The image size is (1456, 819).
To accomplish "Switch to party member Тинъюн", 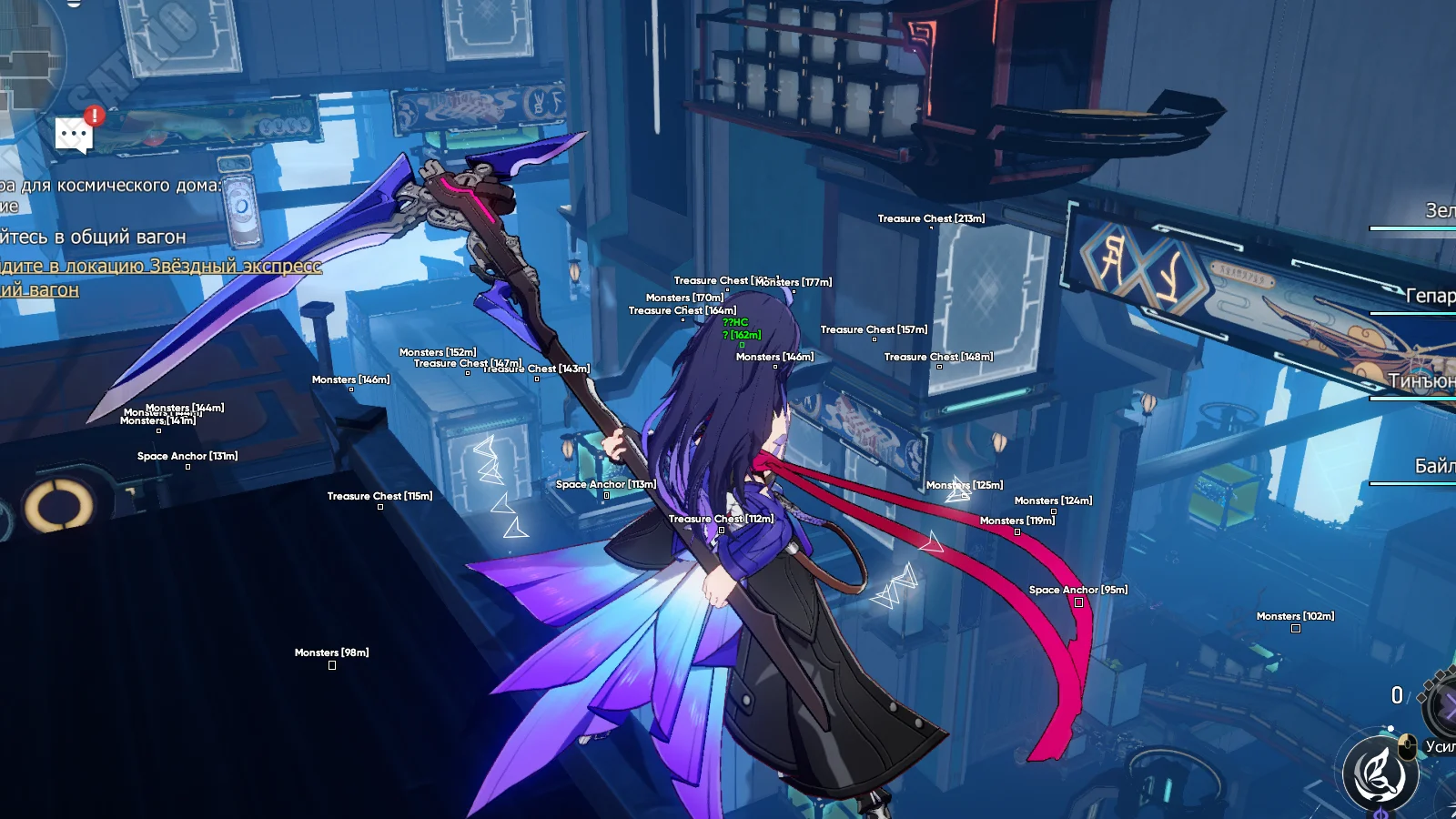I will (1421, 381).
